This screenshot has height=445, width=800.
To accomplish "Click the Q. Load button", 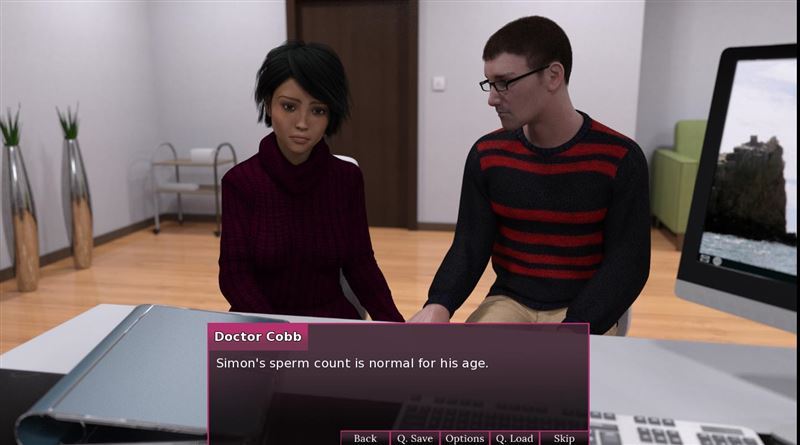I will coord(514,438).
